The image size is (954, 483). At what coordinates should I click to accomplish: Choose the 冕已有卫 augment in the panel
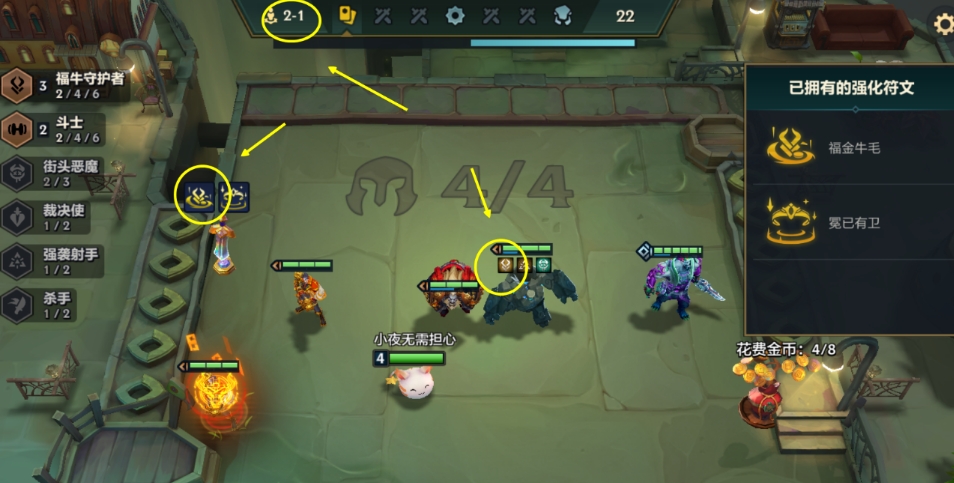coord(848,224)
